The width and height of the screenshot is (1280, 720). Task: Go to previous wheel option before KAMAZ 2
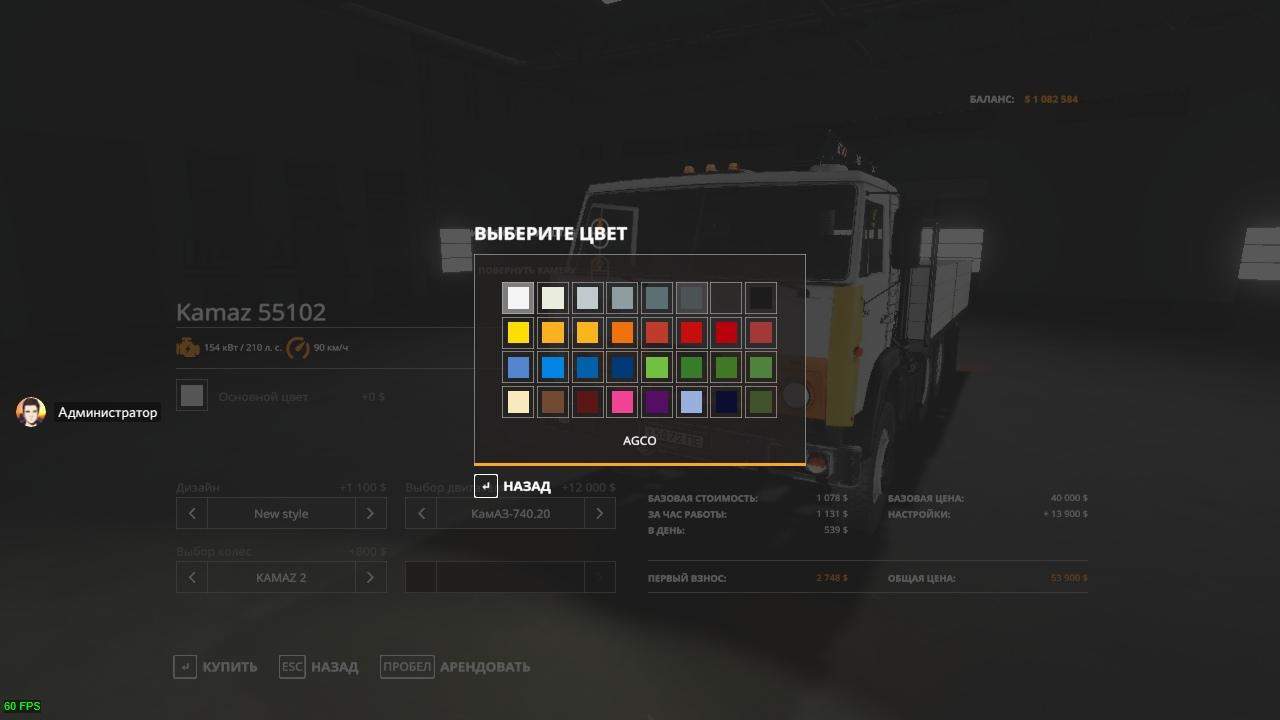pos(192,578)
